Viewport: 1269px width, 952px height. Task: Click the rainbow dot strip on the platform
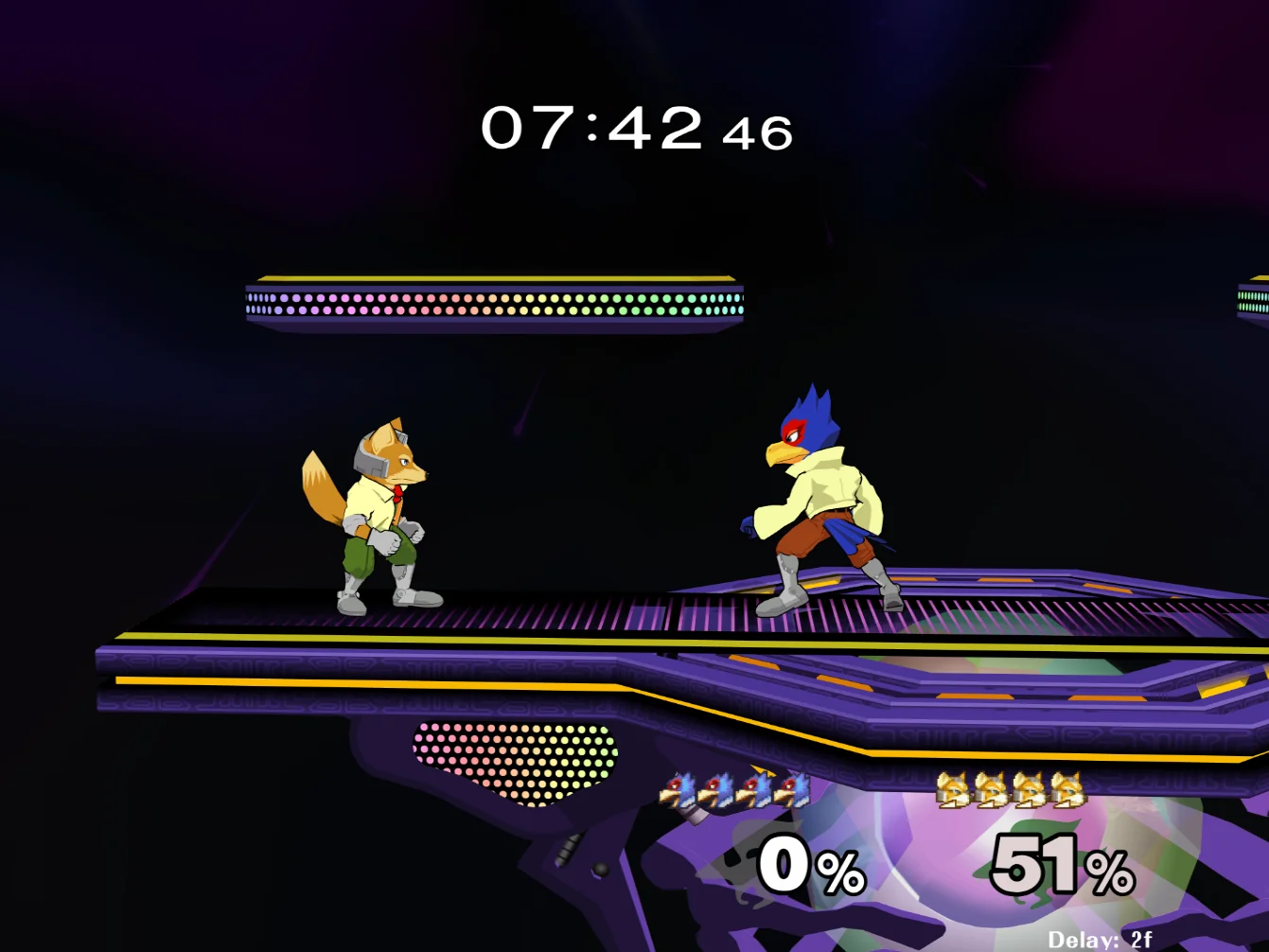click(x=492, y=306)
